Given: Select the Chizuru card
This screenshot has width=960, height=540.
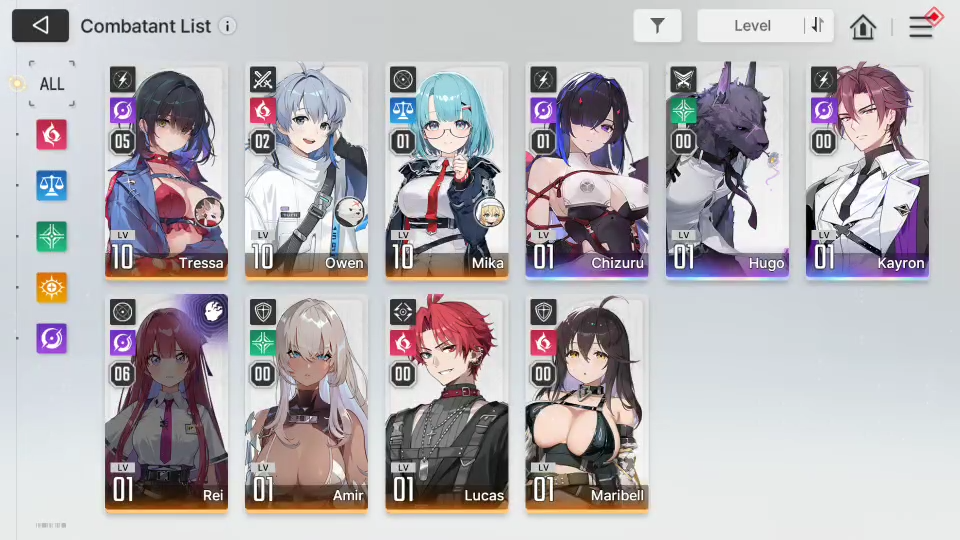Looking at the screenshot, I should (x=587, y=170).
